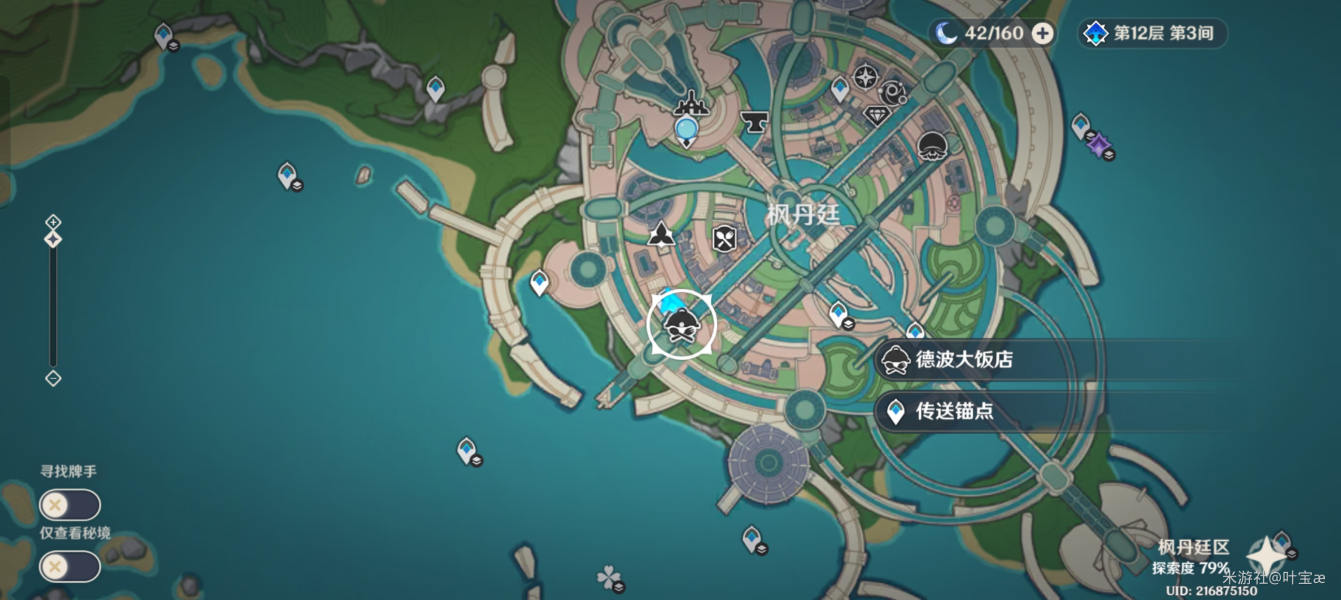Click the diamond shop map marker
Image resolution: width=1341 pixels, height=600 pixels.
(876, 115)
